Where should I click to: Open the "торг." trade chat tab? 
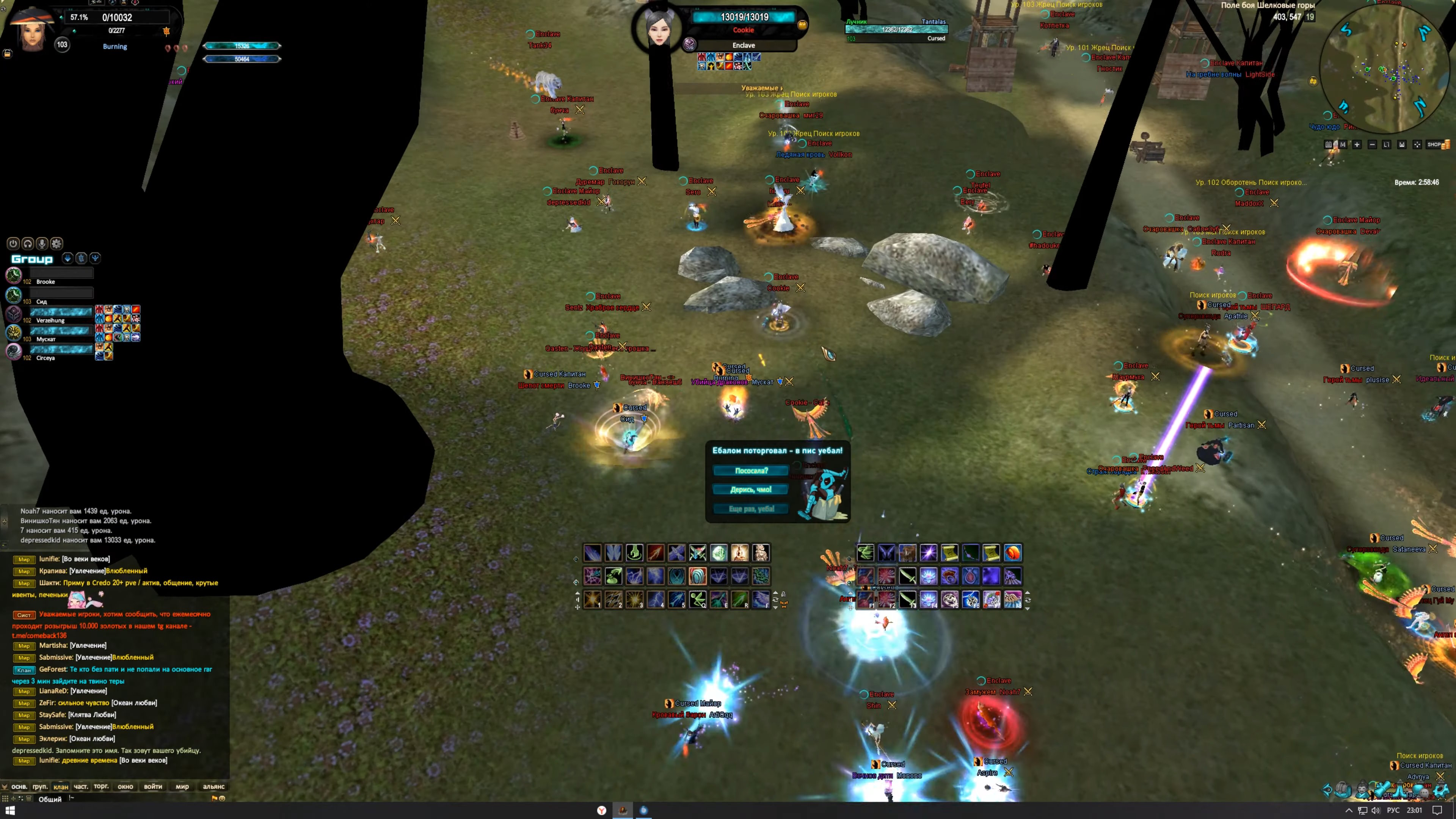pyautogui.click(x=101, y=786)
